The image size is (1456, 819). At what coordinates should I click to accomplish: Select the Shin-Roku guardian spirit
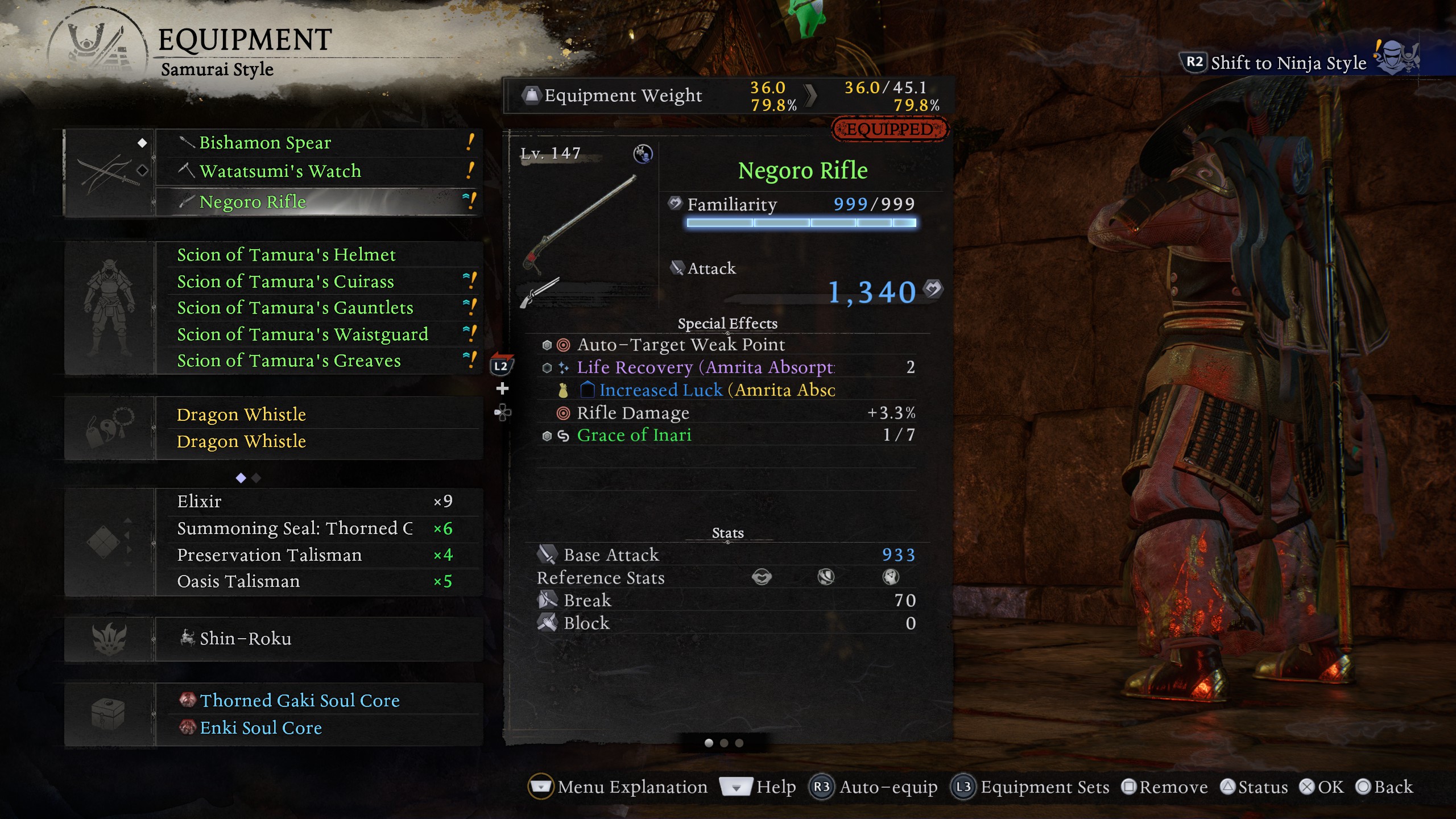[318, 639]
